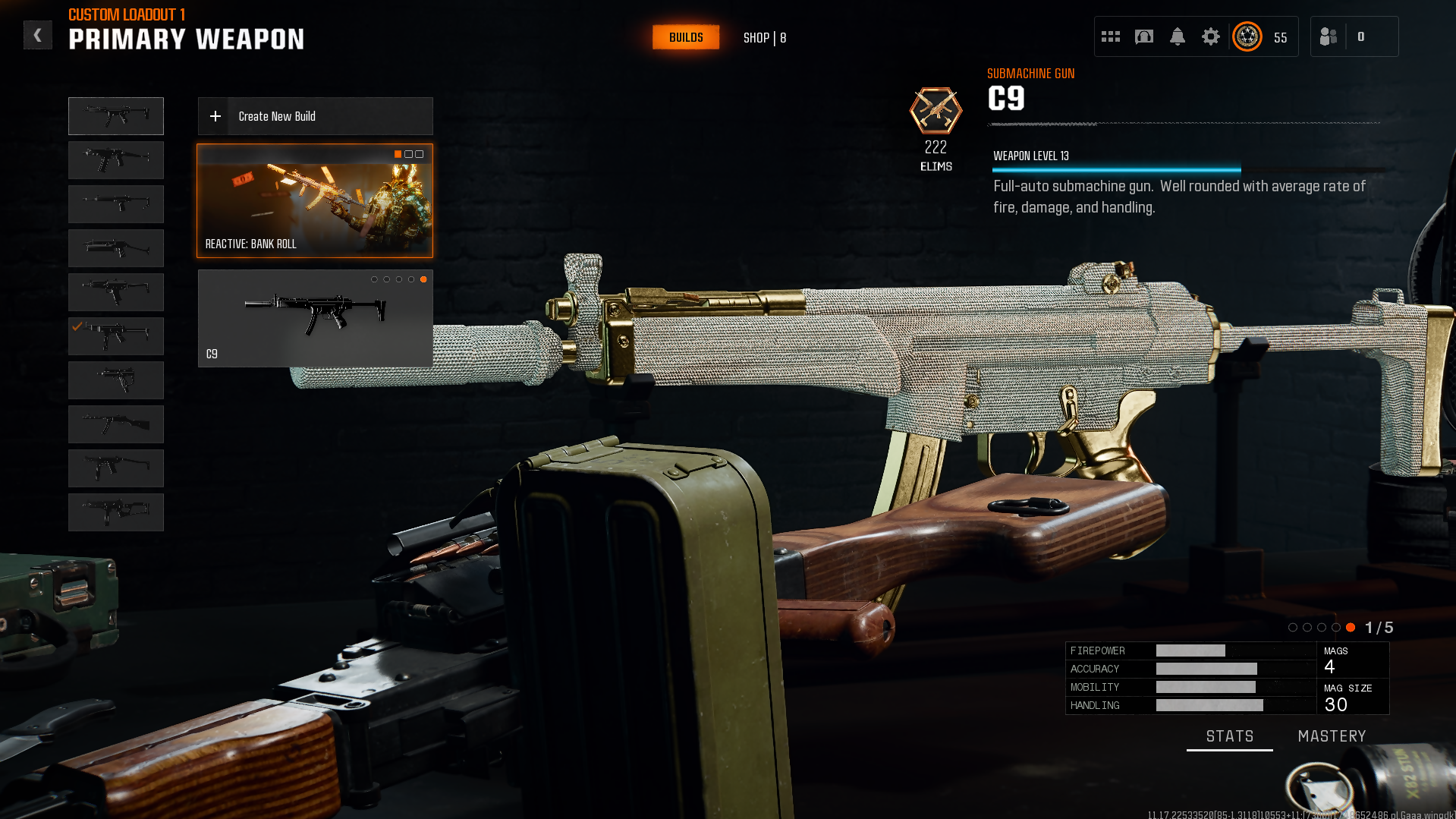
Task: Pick the last weapon in the list
Action: [116, 512]
